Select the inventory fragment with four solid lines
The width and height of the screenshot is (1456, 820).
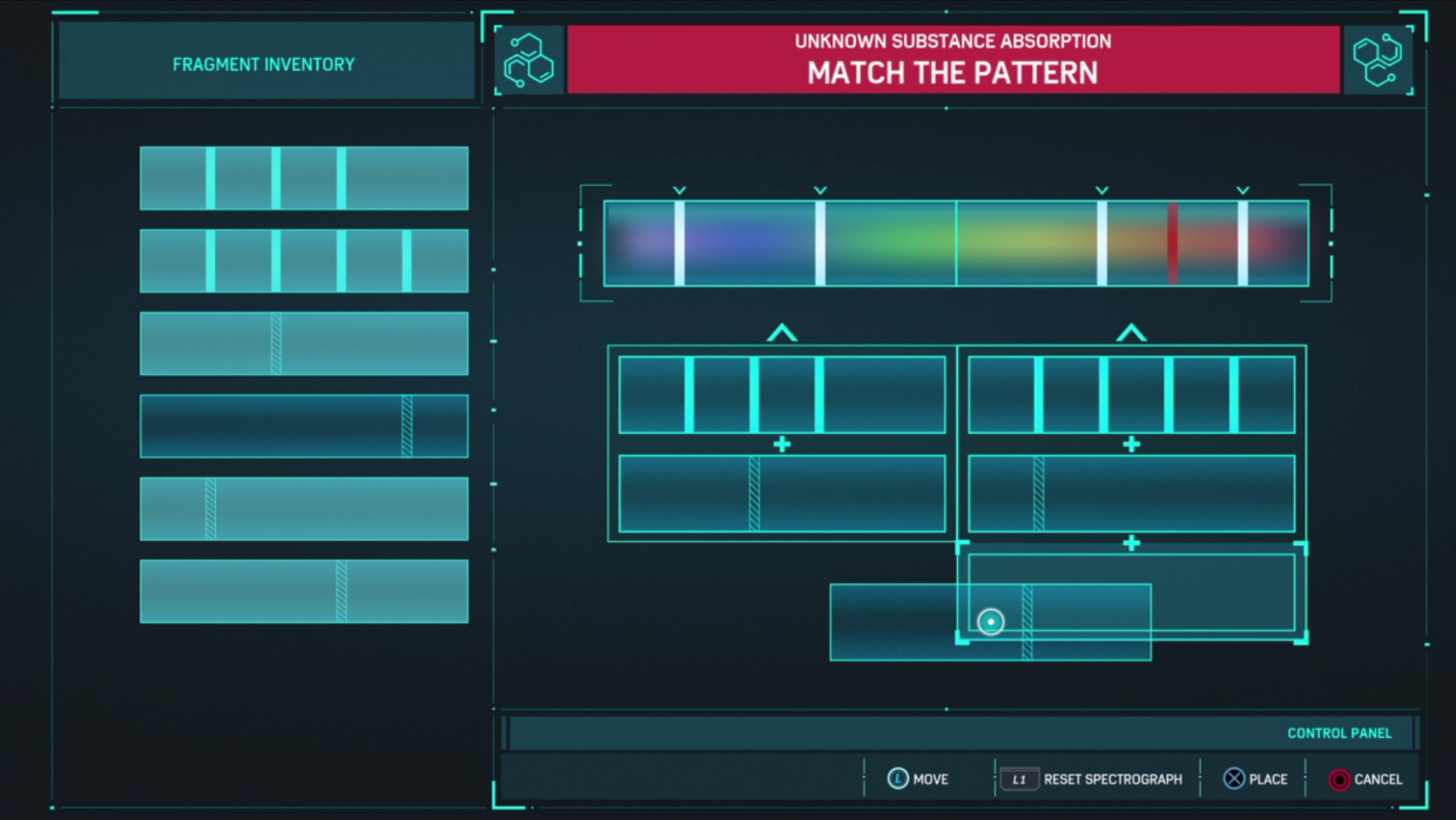[x=304, y=261]
